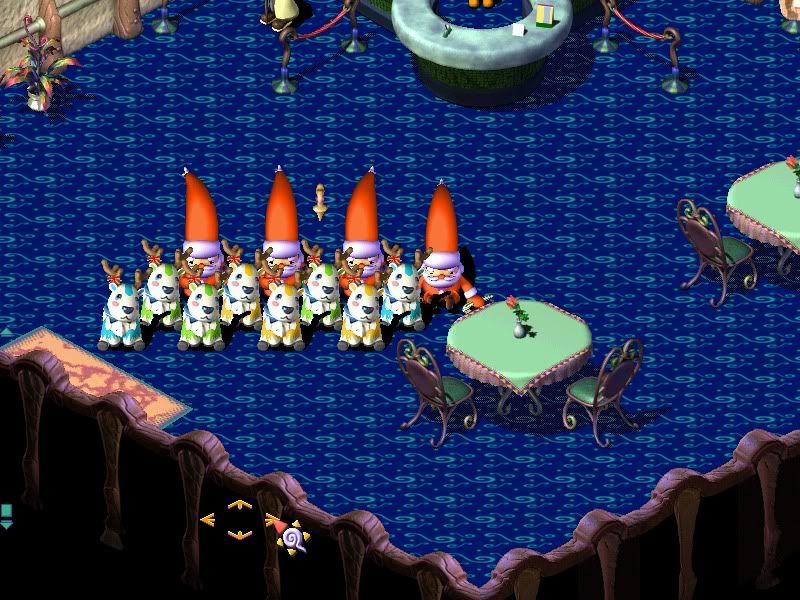Click the teal down arrow at screen edge
The image size is (800, 600).
5,523
